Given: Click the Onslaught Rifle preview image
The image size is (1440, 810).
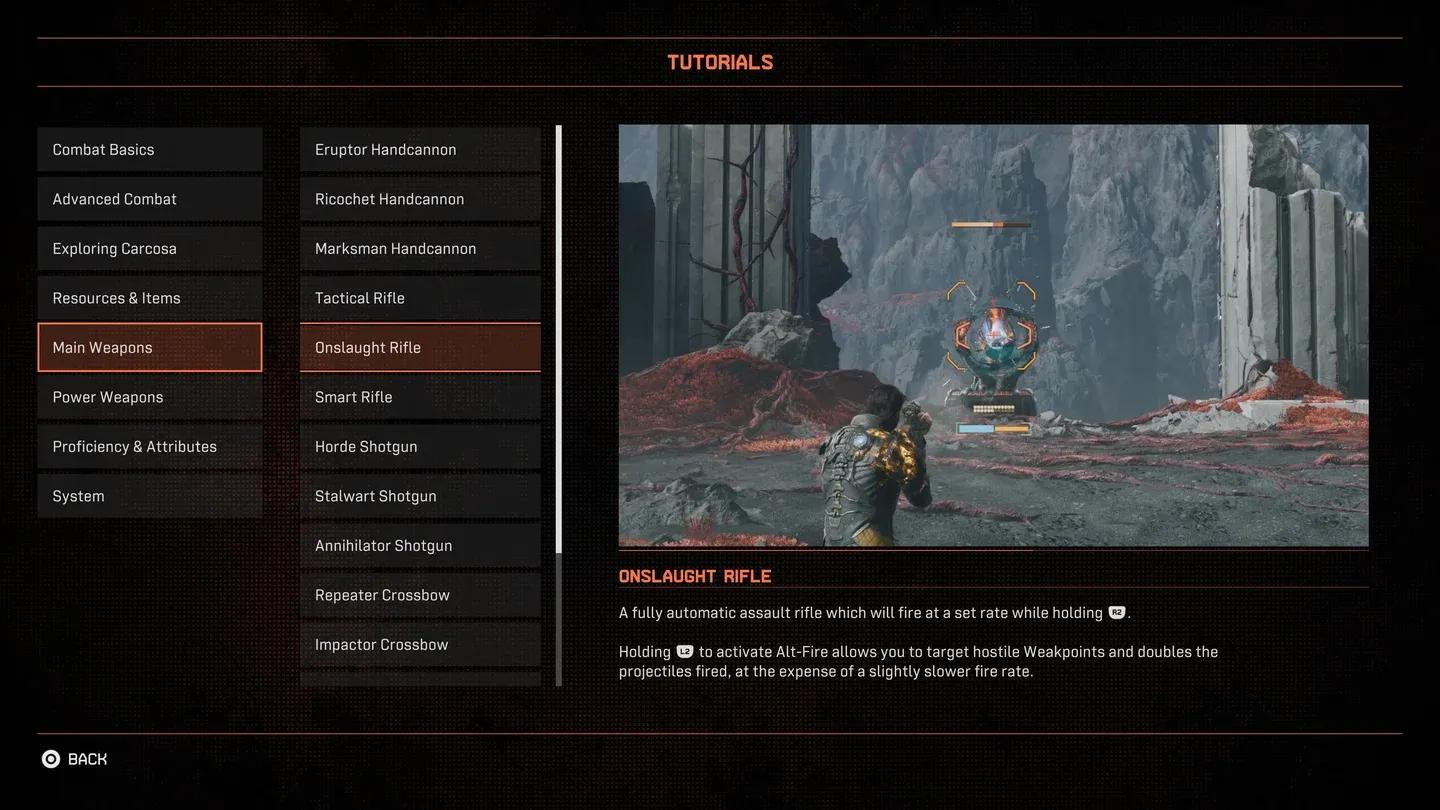Looking at the screenshot, I should [993, 334].
